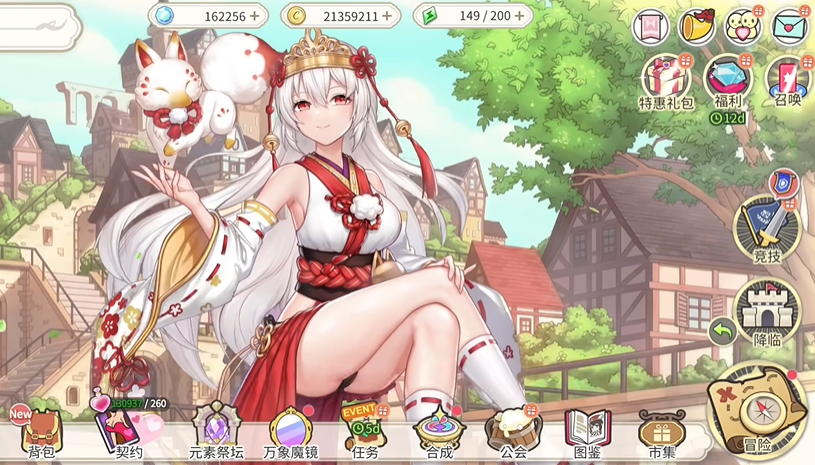Open the 背包 backpack menu

pyautogui.click(x=41, y=433)
